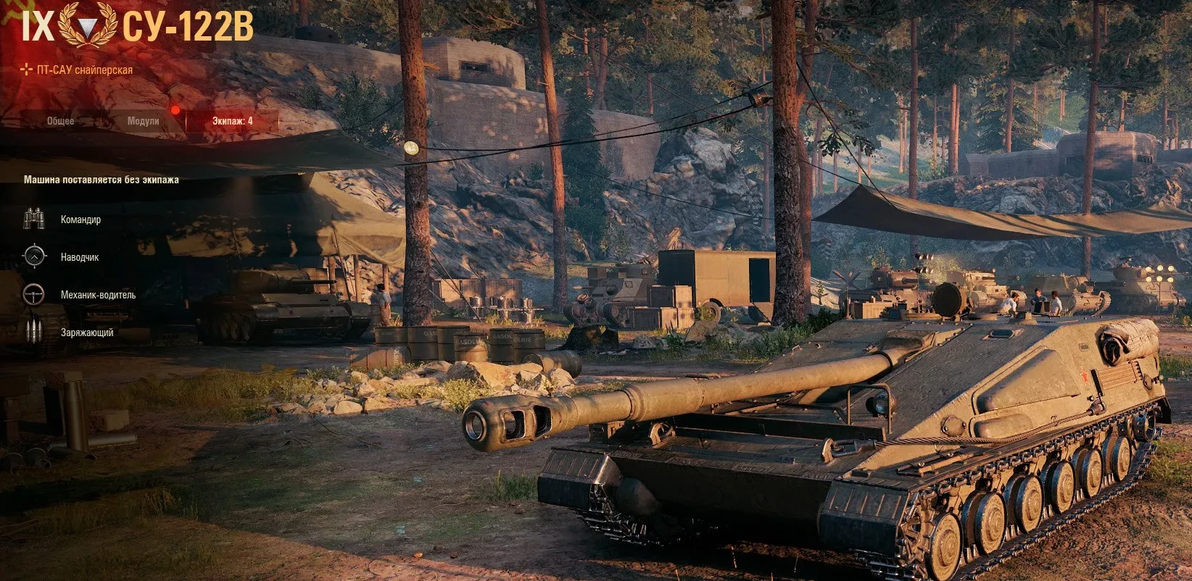Image resolution: width=1192 pixels, height=581 pixels.
Task: Select the Командир crew row
Action: [x=80, y=219]
